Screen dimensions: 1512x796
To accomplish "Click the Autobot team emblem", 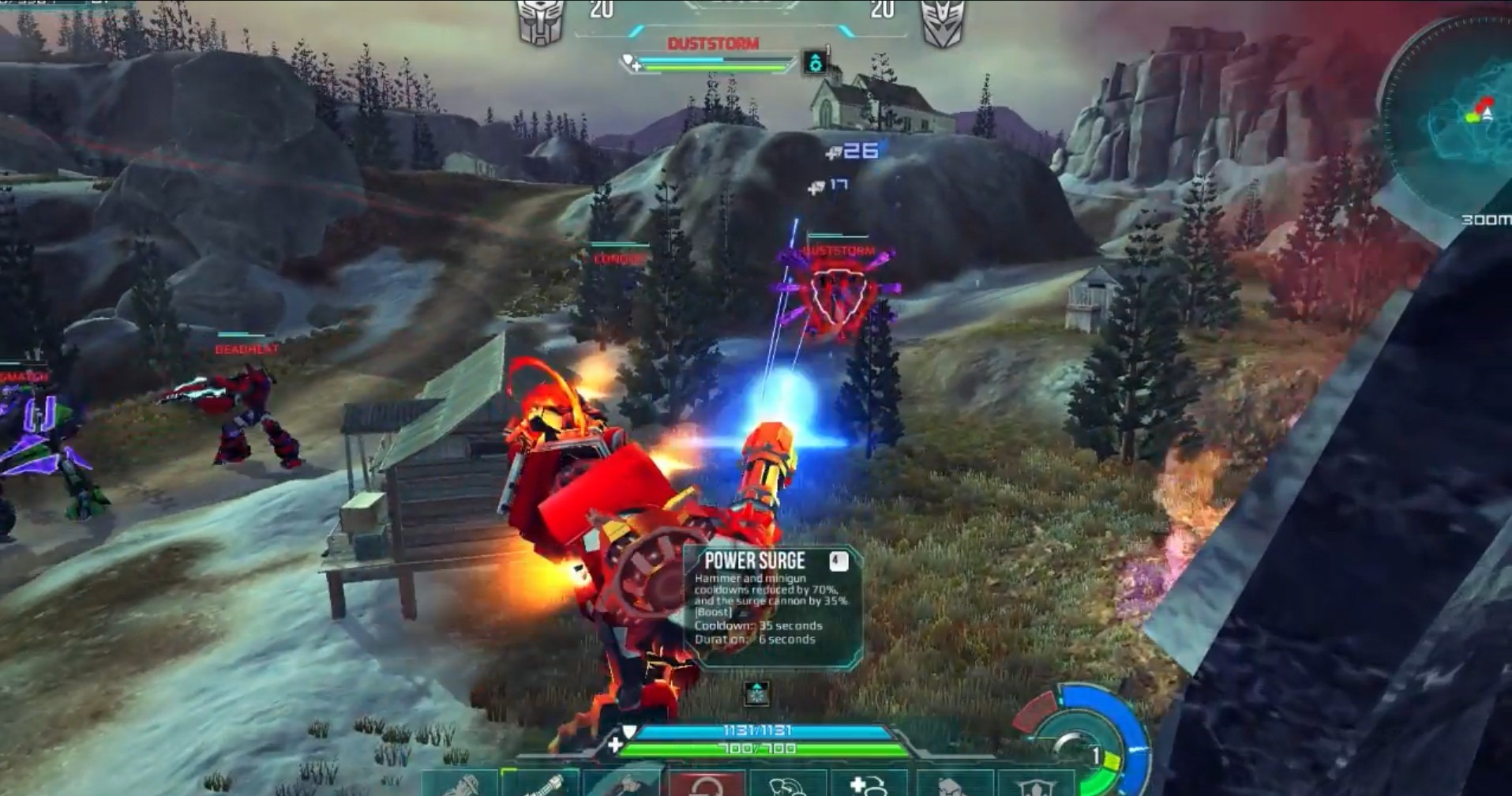I will point(541,21).
